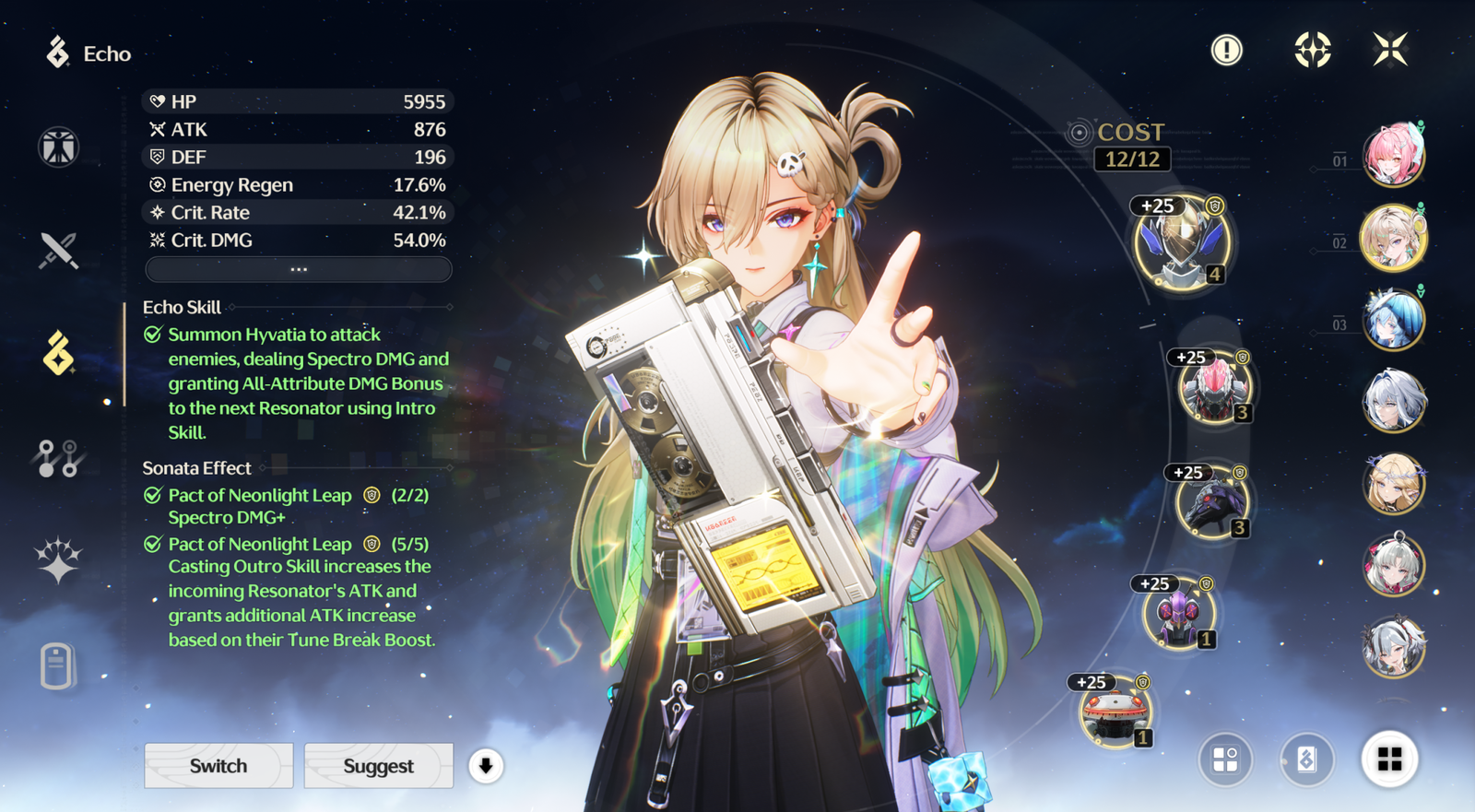Select the cost 4 main echo slot
The image size is (1475, 812).
(x=1181, y=244)
